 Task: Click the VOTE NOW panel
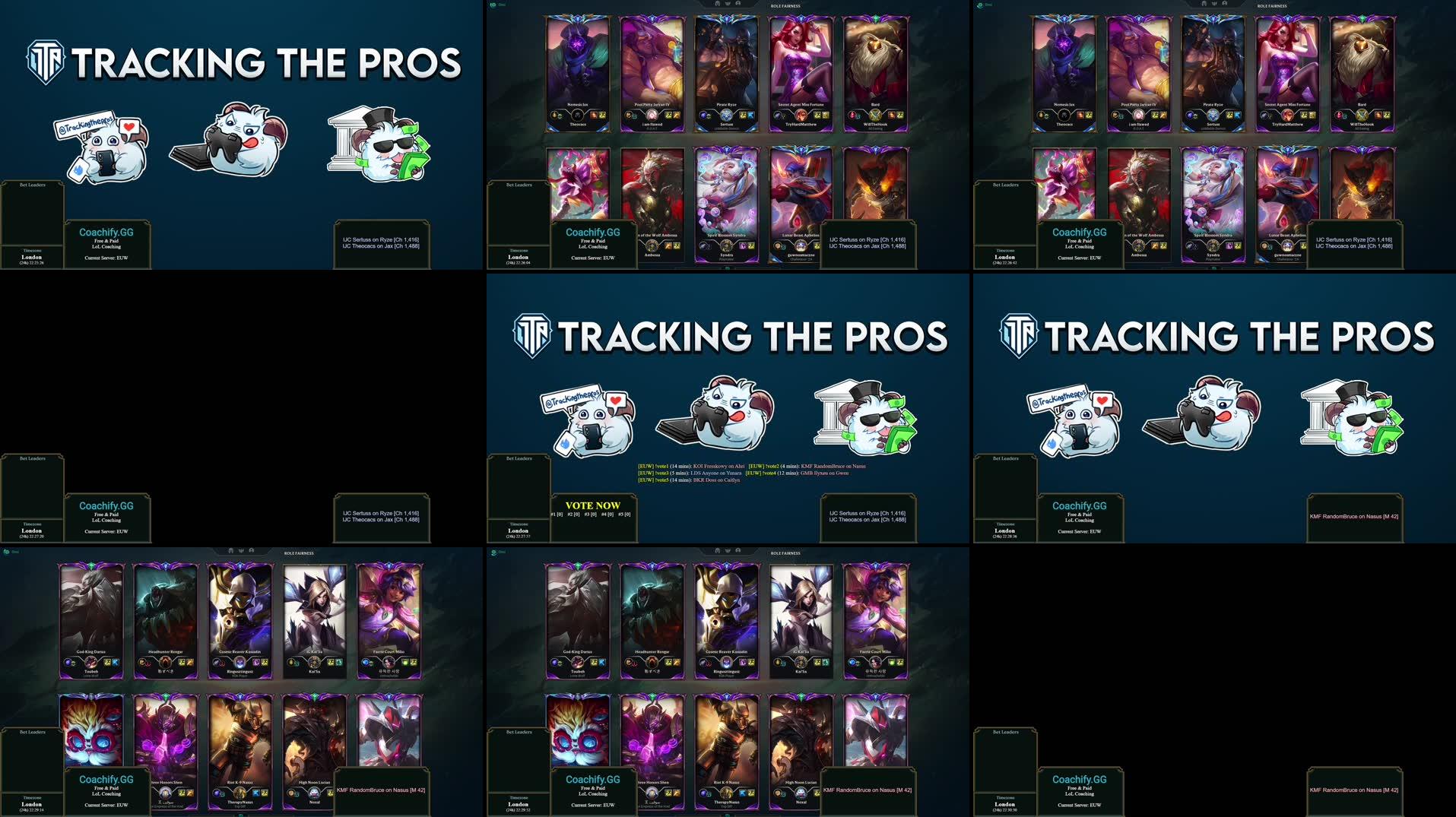tap(592, 509)
